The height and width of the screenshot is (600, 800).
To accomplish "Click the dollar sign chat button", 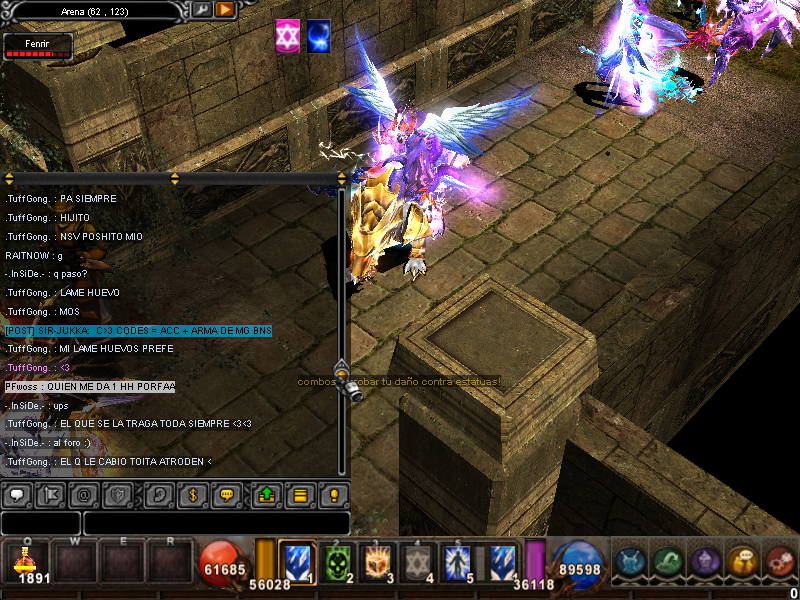I will [191, 494].
